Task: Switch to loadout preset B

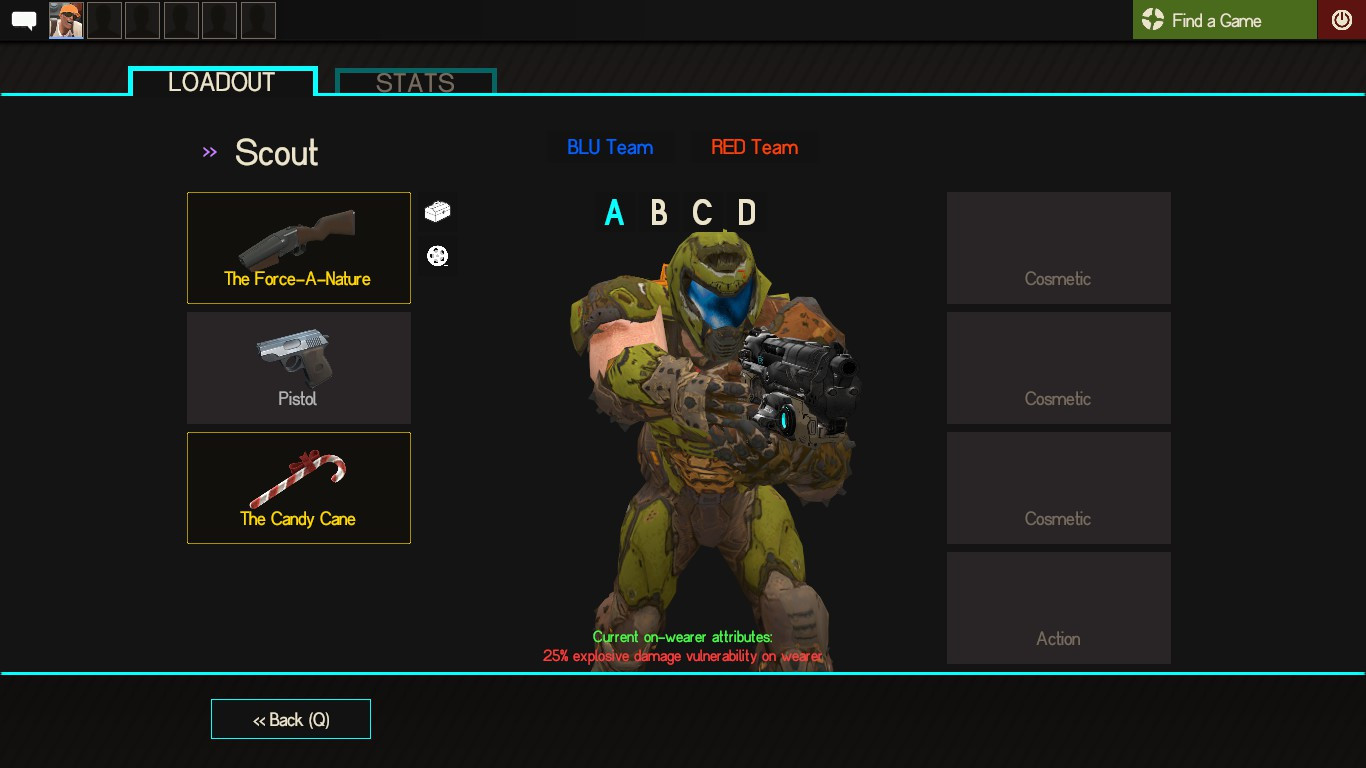Action: 658,212
